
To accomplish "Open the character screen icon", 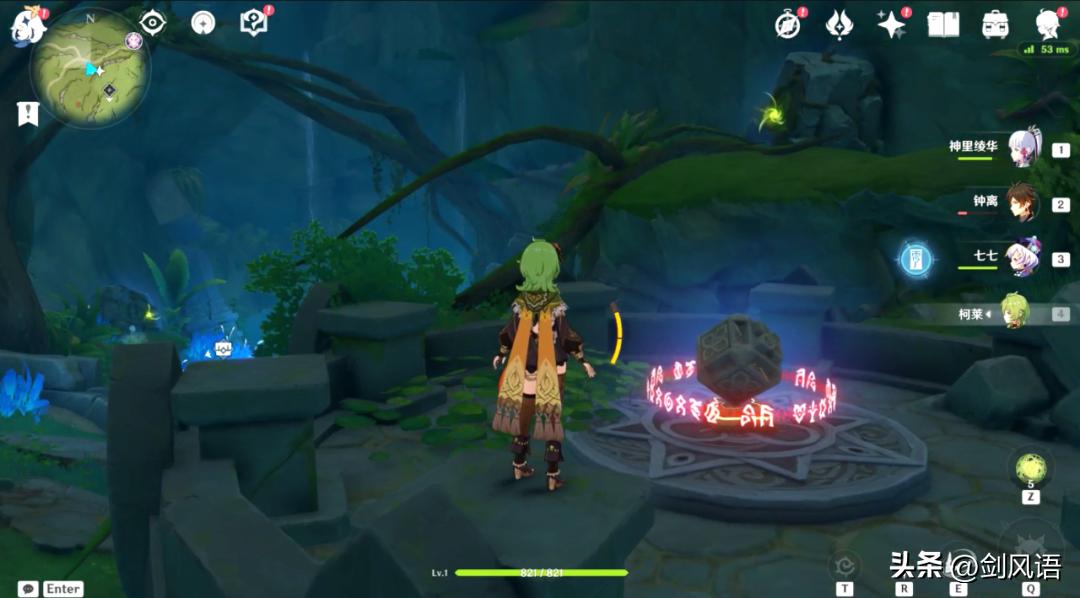I will coord(1047,25).
